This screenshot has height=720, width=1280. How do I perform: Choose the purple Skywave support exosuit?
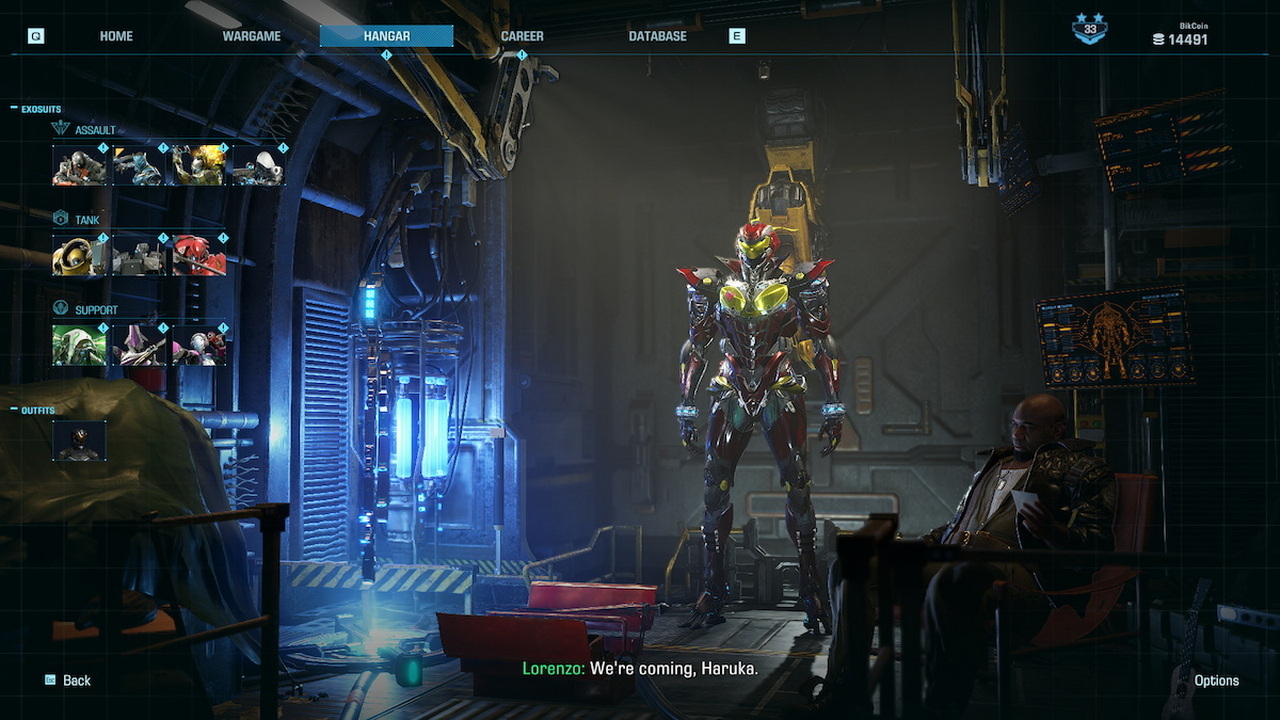pos(139,345)
